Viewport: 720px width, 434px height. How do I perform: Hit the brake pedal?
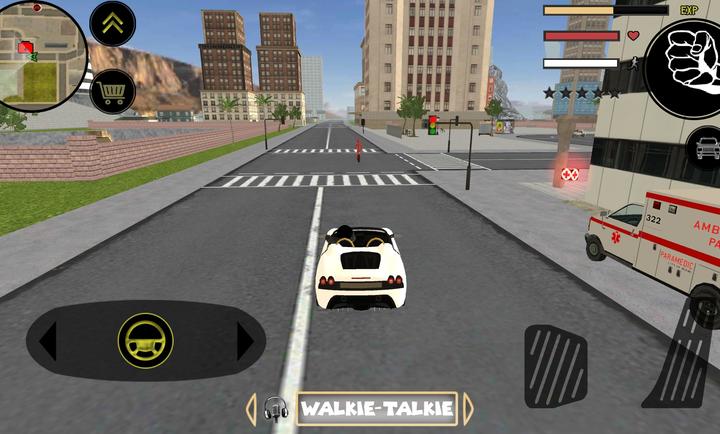click(555, 365)
